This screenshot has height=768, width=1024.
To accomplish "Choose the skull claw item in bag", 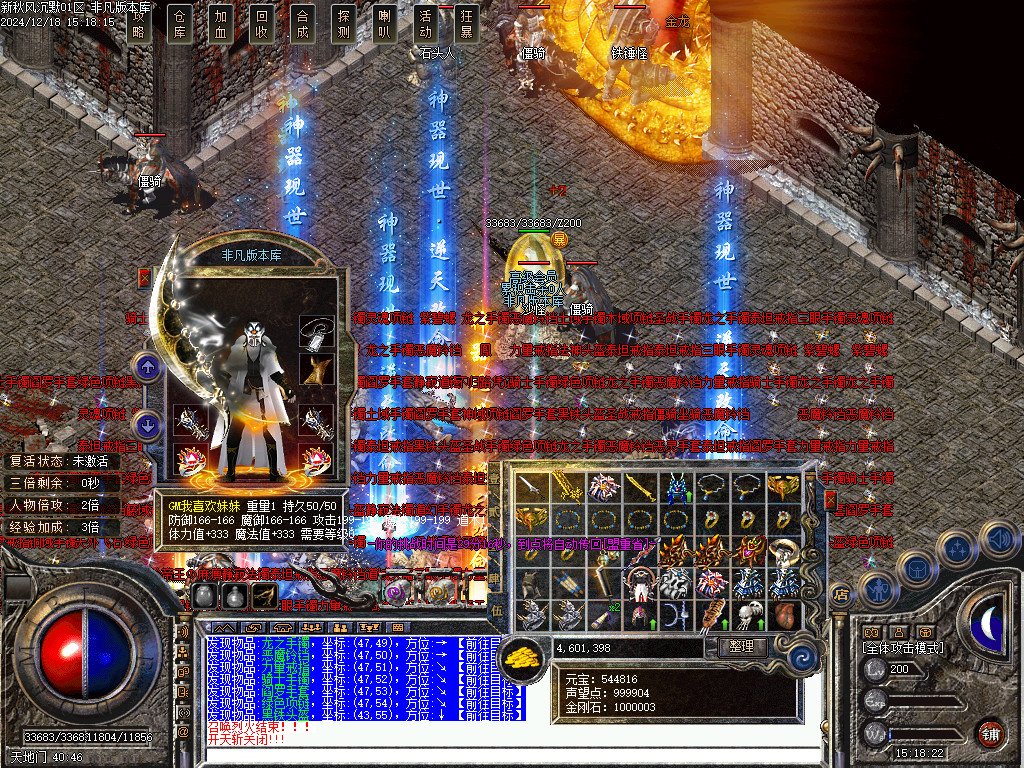I will tap(749, 613).
